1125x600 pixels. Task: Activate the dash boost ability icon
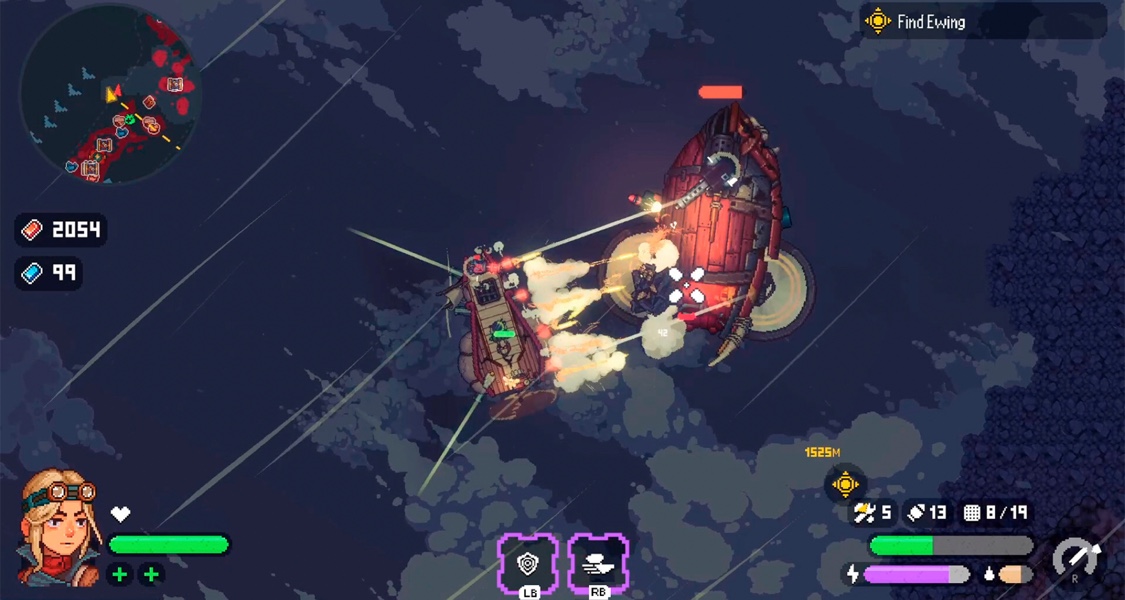[x=598, y=564]
